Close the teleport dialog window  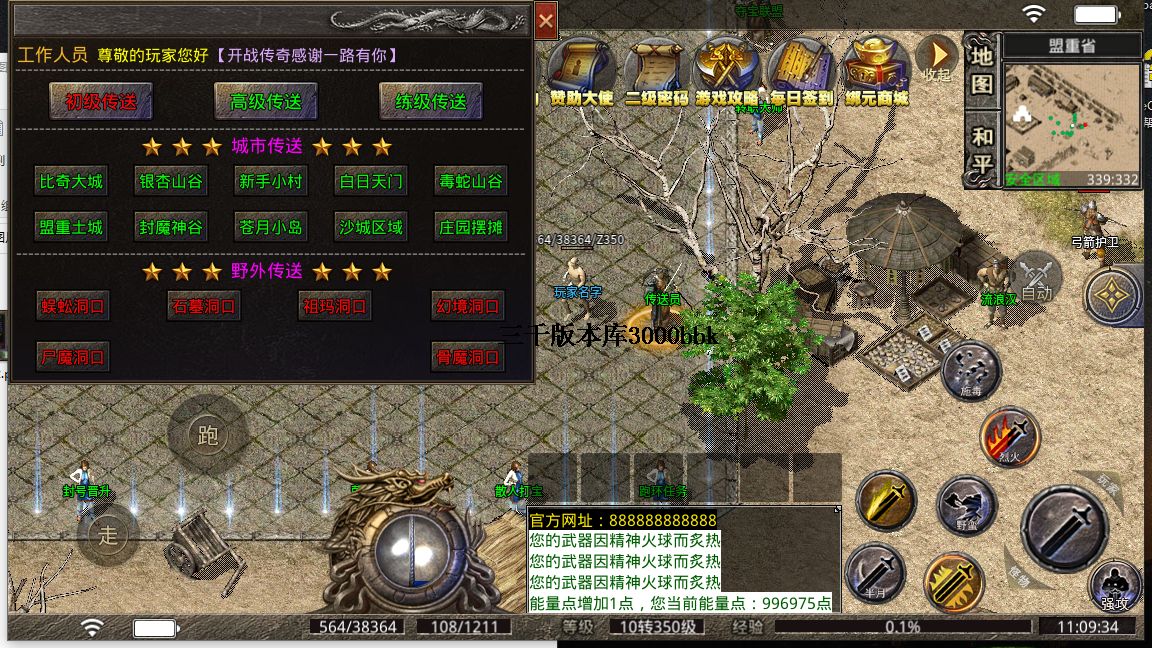tap(546, 20)
